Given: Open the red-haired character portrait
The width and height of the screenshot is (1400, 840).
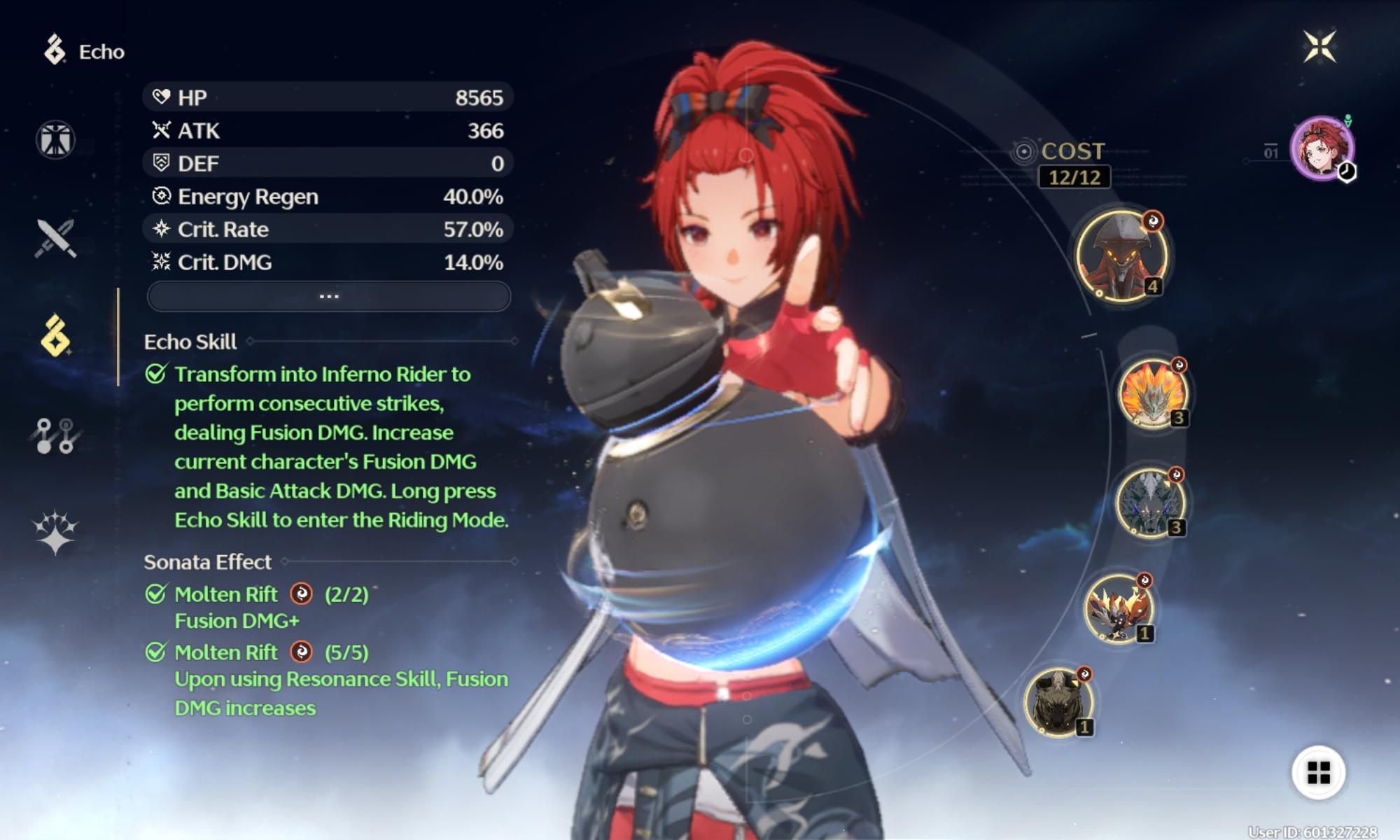Looking at the screenshot, I should [x=1322, y=148].
